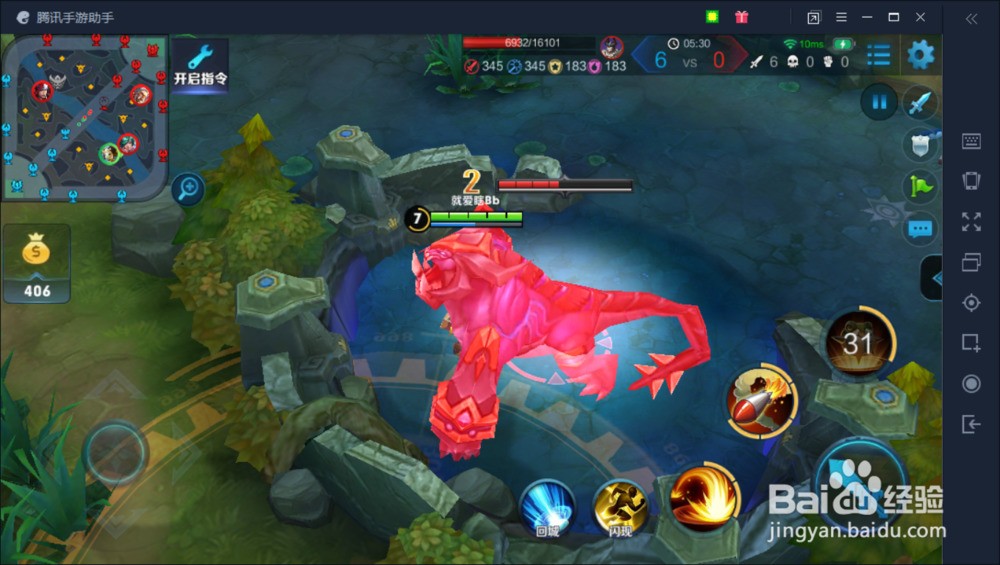Viewport: 1000px width, 565px height.
Task: Open the emulator keyboard mapping tool
Action: [x=971, y=141]
